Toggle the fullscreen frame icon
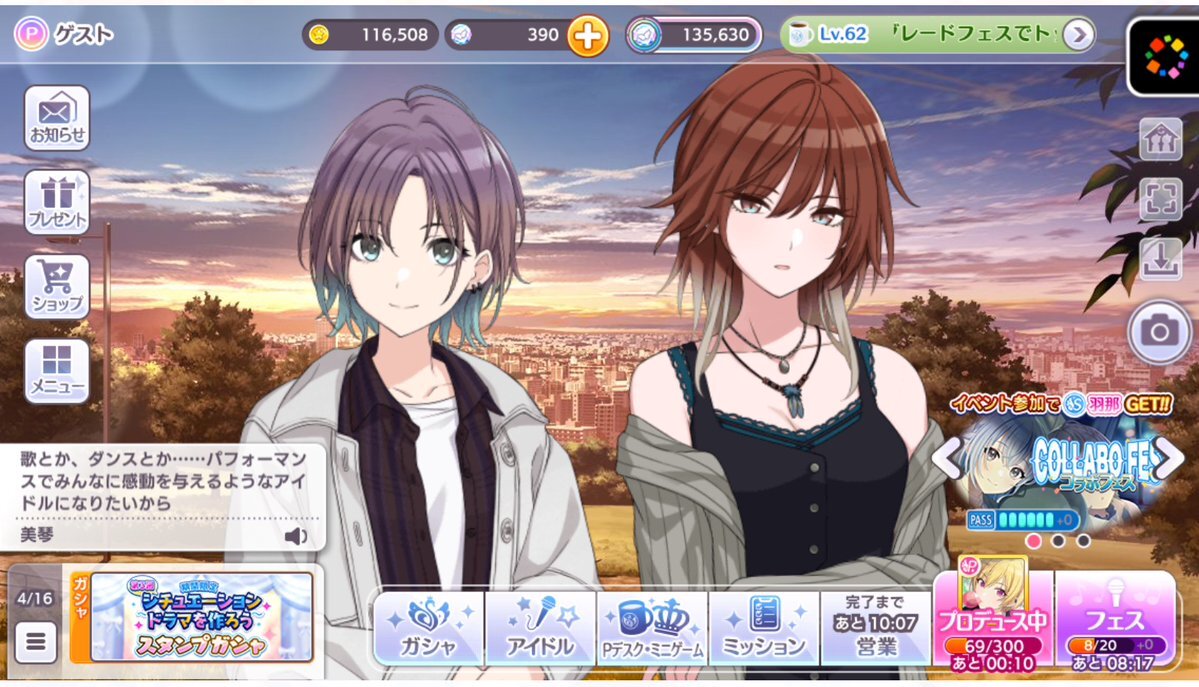This screenshot has width=1199, height=687. click(1160, 199)
